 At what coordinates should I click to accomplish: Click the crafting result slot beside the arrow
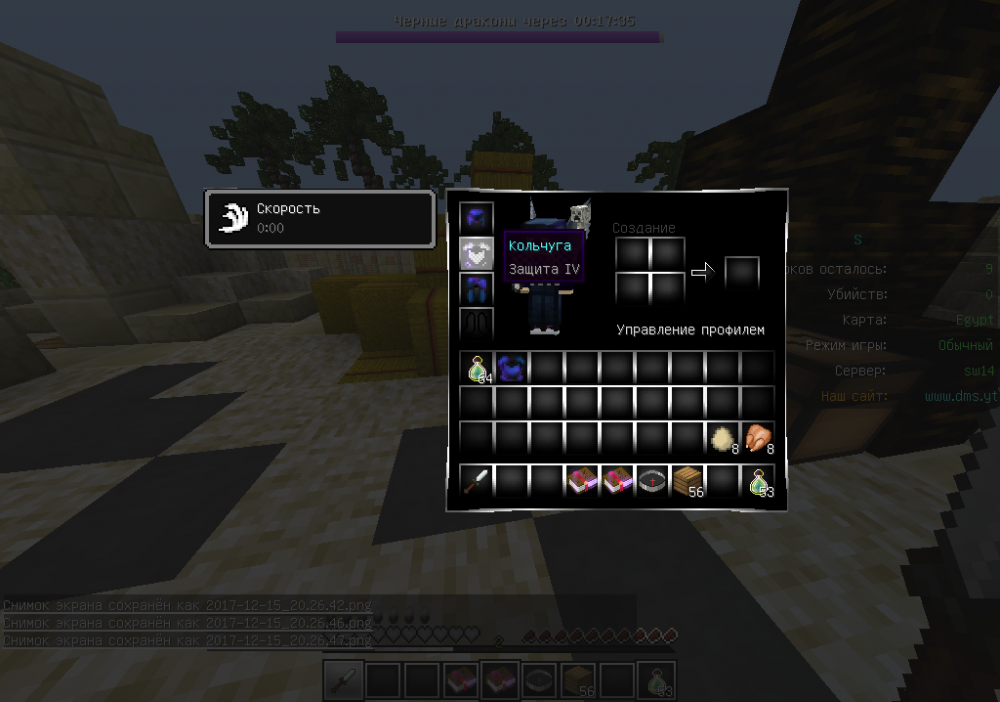coord(742,273)
